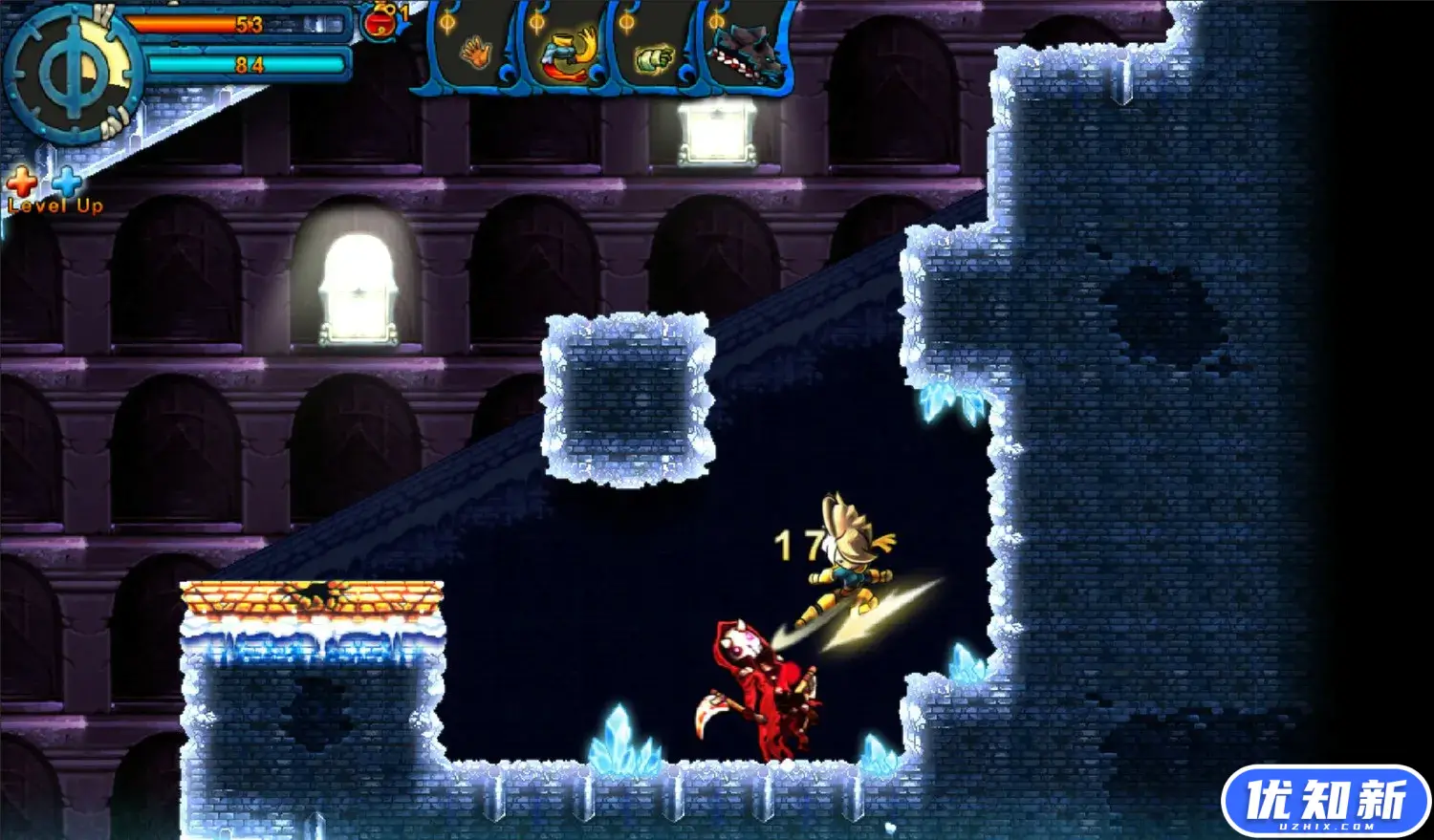Use the green pointing glove skill
The image size is (1434, 840).
pyautogui.click(x=655, y=57)
